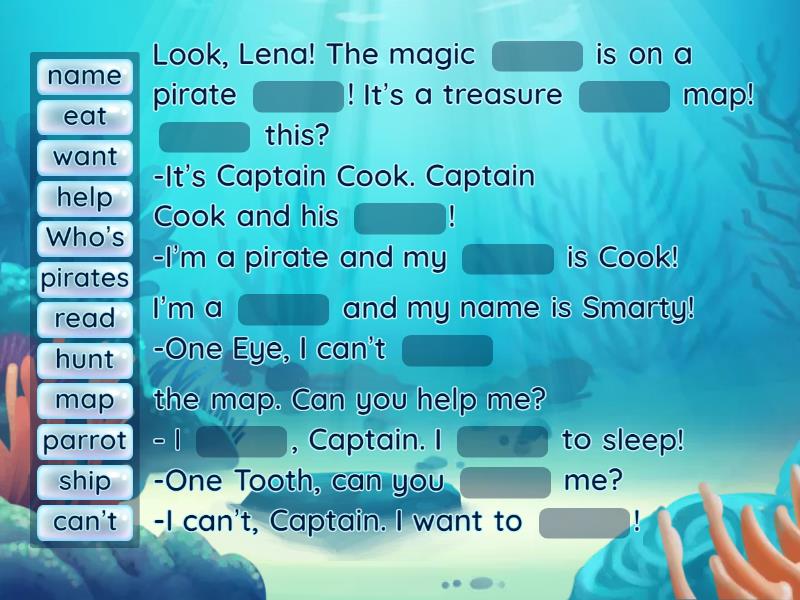The width and height of the screenshot is (800, 600).
Task: Pick the 'map' word tile
Action: pos(85,400)
